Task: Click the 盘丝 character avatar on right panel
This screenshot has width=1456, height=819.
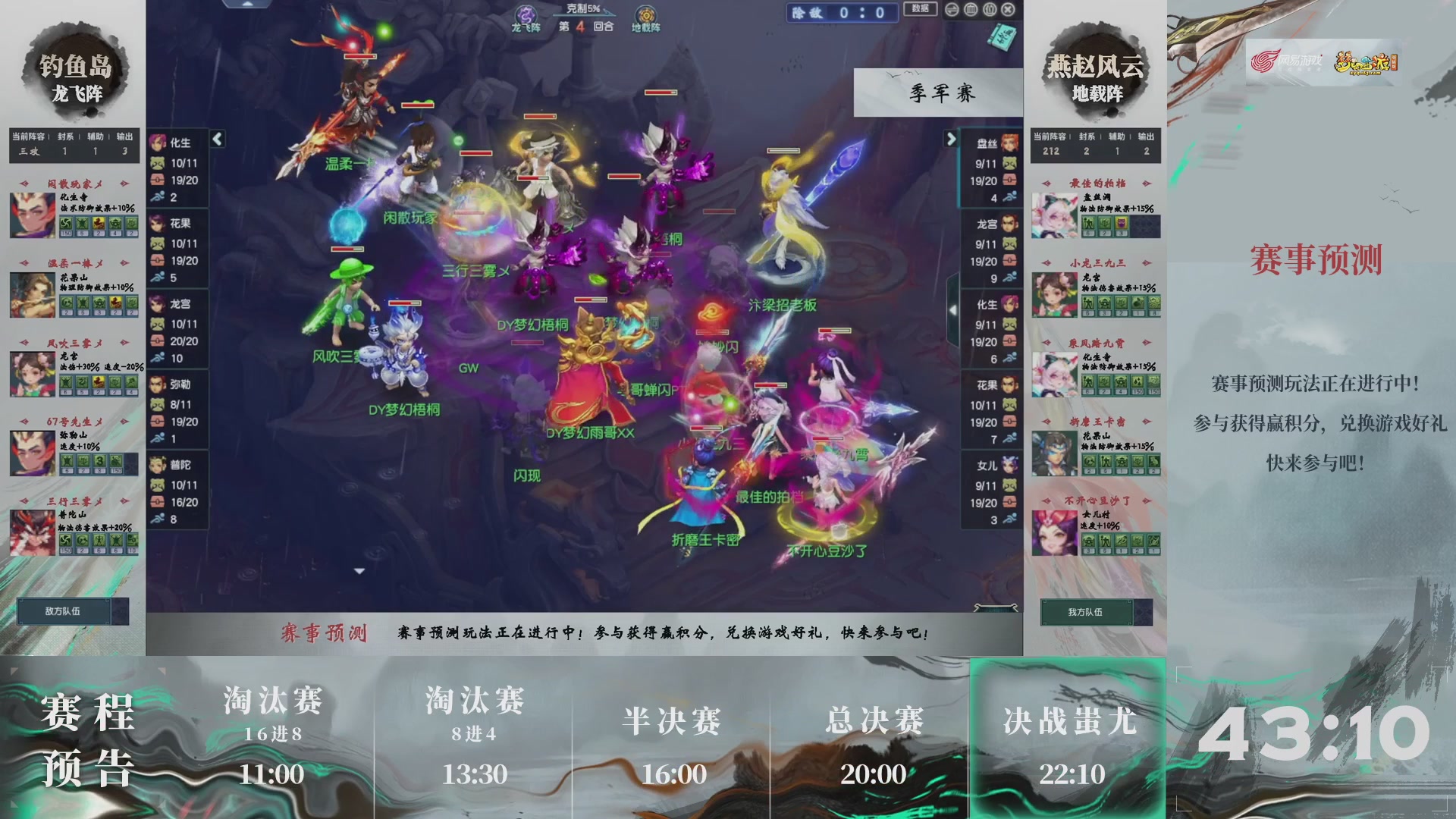Action: tap(1009, 143)
